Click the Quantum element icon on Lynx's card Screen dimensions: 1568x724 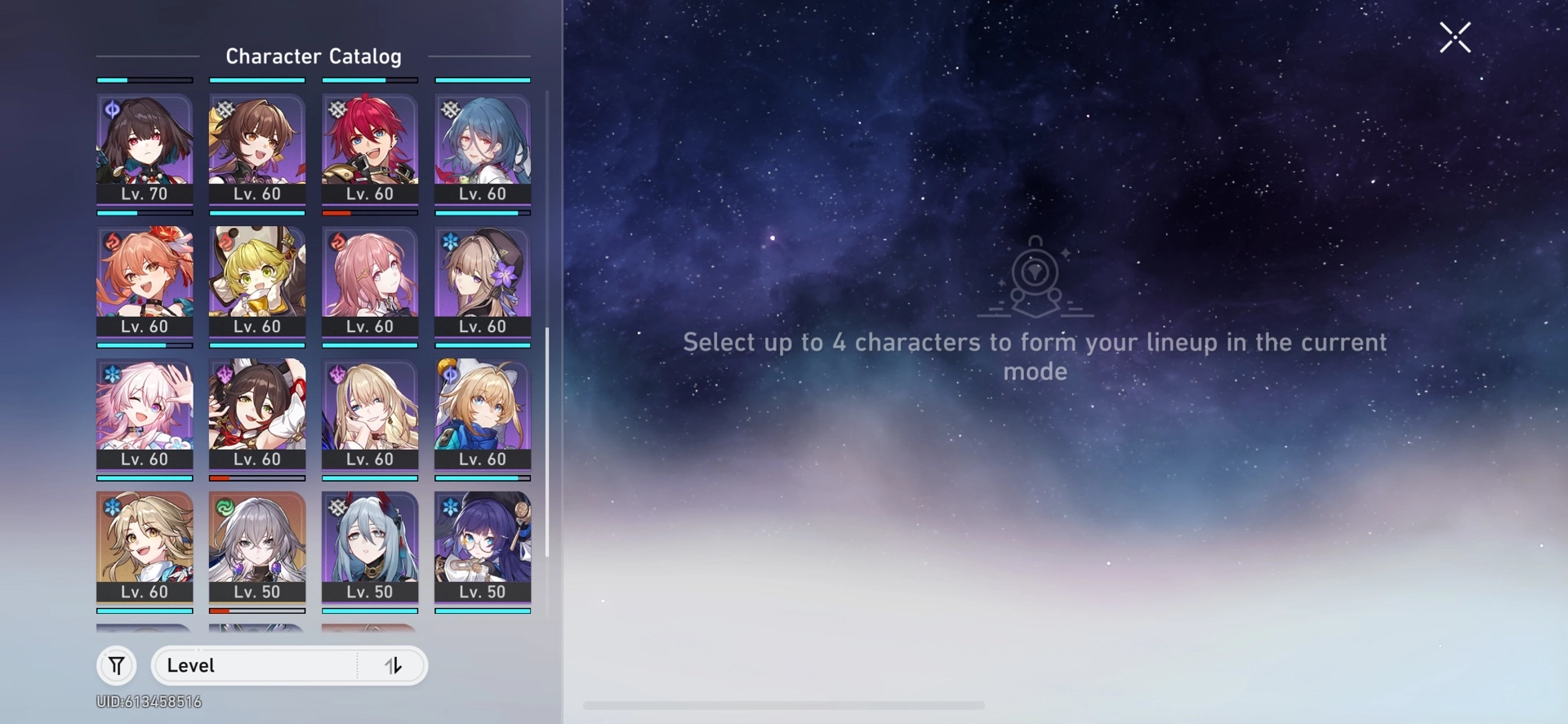[450, 373]
